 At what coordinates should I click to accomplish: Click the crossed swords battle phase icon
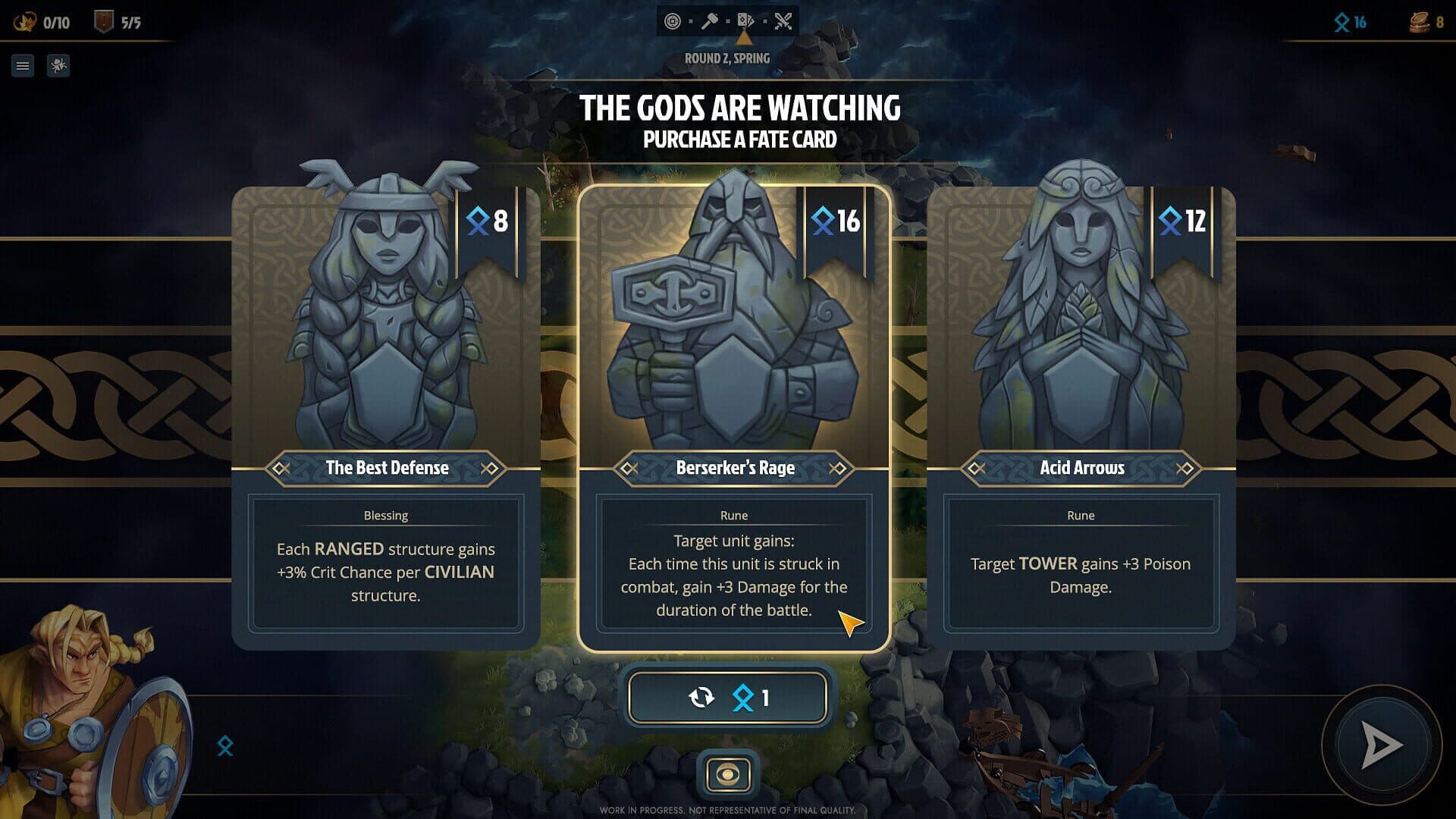784,20
